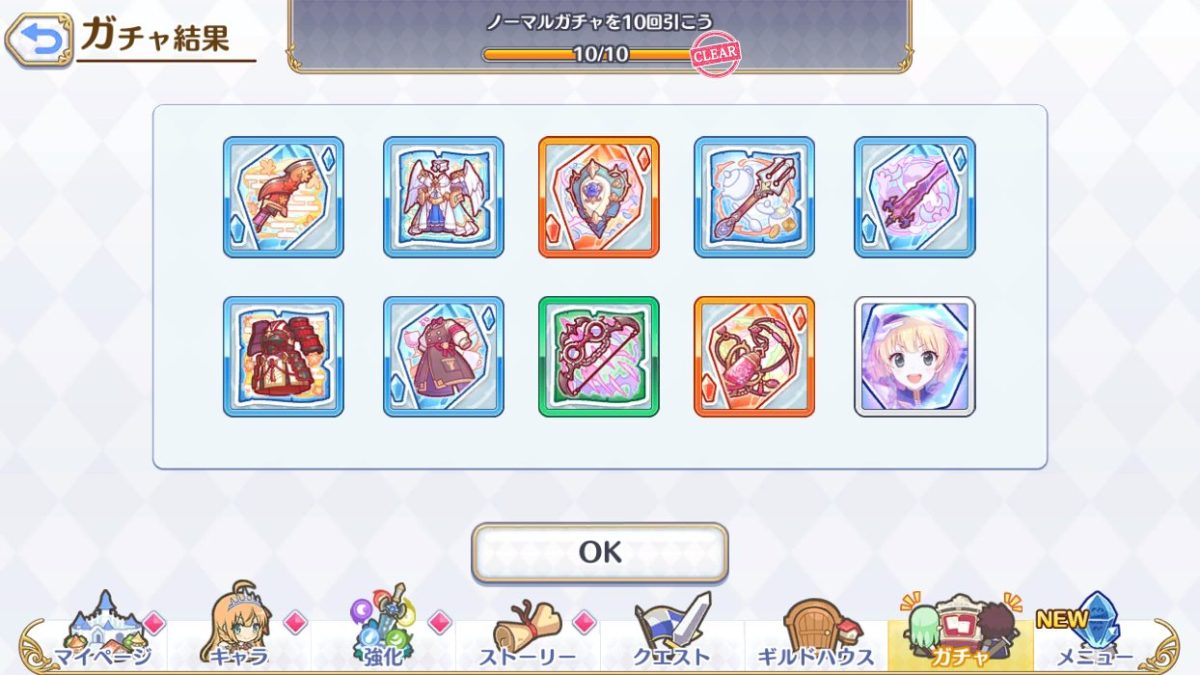This screenshot has height=675, width=1200.
Task: Open the 強化 enhancement tab
Action: point(382,630)
